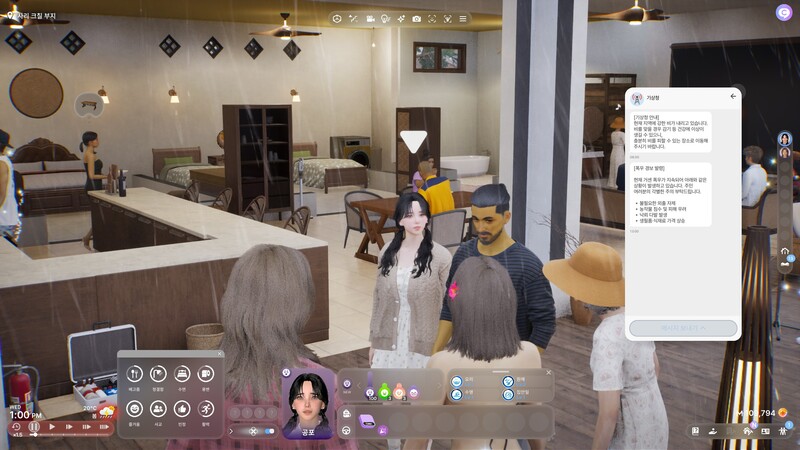
Task: Select the energy need running-figure icon
Action: pos(206,408)
